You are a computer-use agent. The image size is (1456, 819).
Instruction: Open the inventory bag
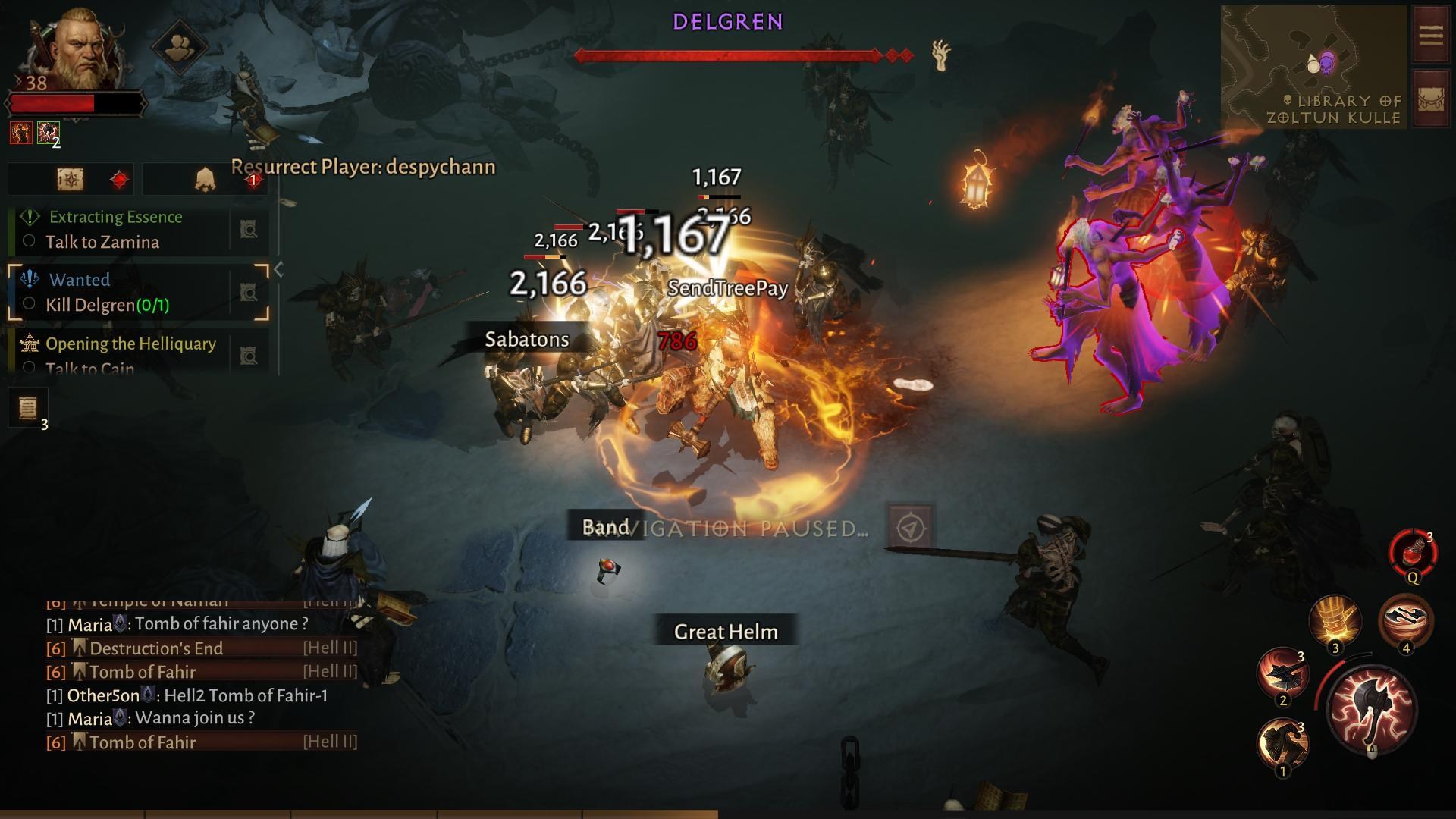(x=1431, y=100)
